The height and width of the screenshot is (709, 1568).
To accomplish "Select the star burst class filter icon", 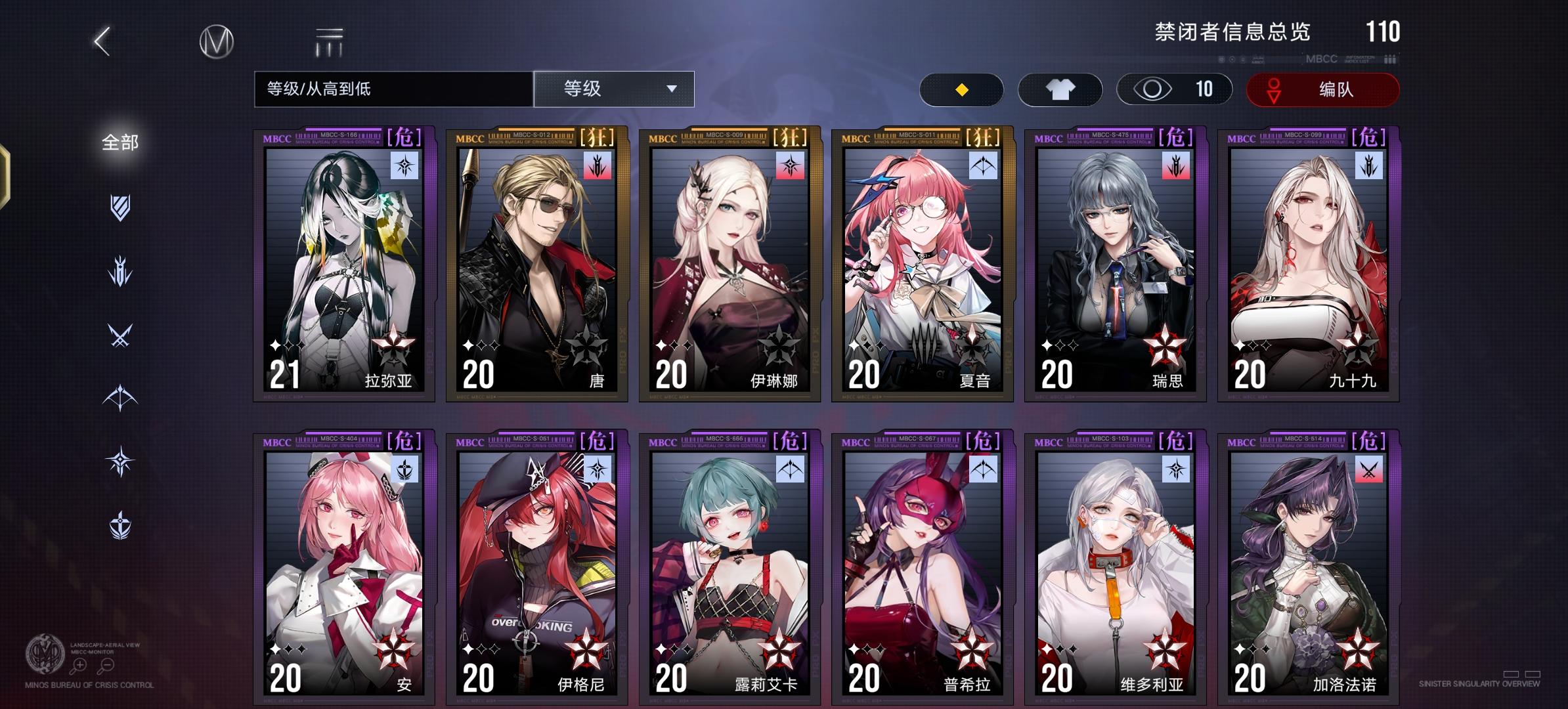I will [x=121, y=460].
